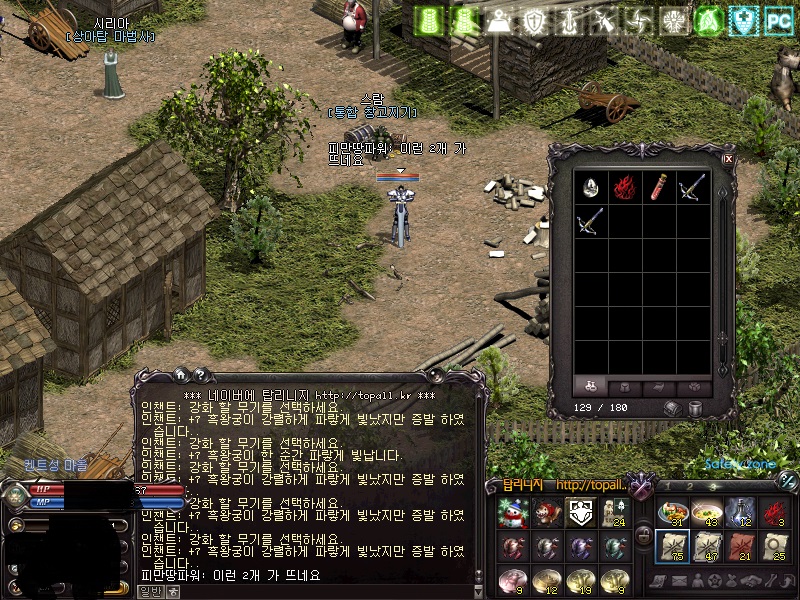Use the soup bowl item stacked 43
800x600 pixels.
(x=707, y=512)
